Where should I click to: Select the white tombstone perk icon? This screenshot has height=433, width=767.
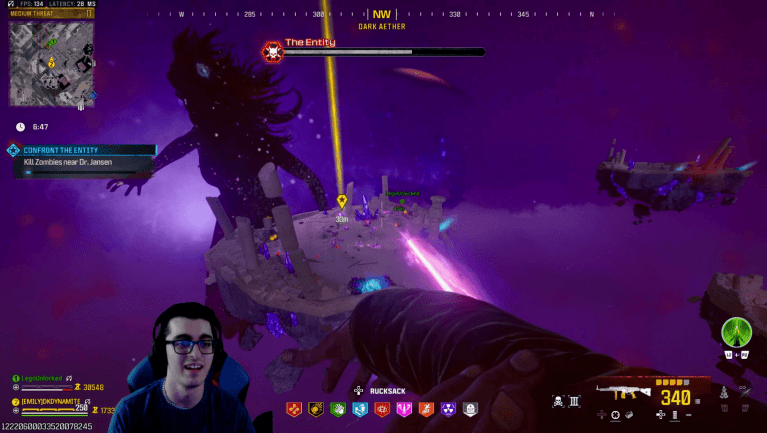tap(470, 409)
